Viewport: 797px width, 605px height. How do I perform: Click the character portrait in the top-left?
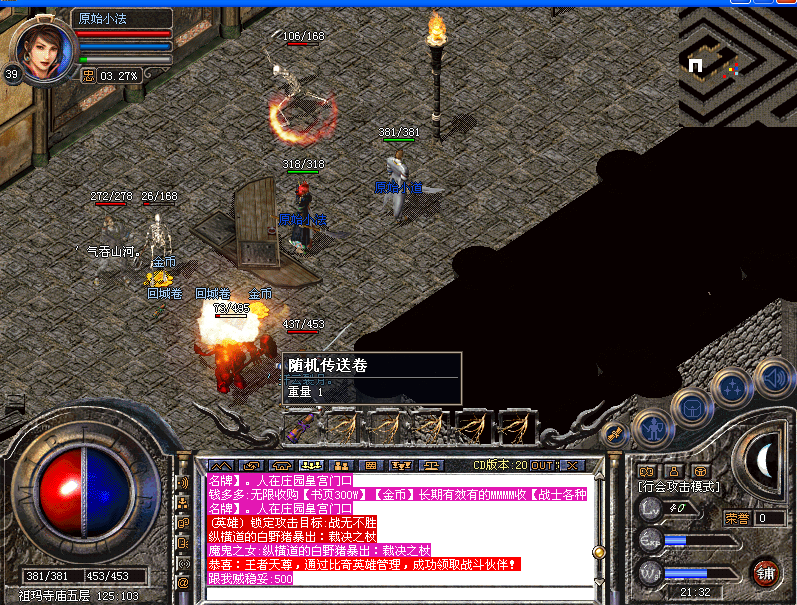pyautogui.click(x=46, y=48)
